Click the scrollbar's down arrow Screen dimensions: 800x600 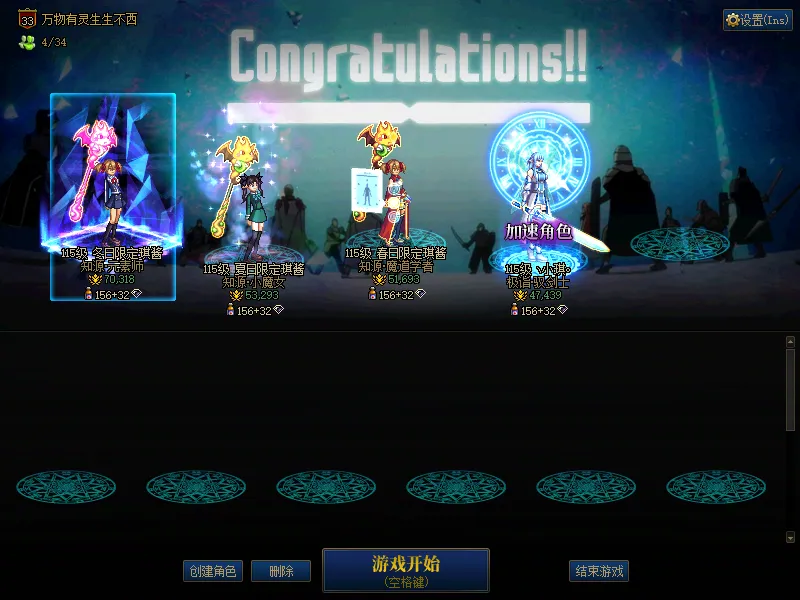click(x=791, y=537)
